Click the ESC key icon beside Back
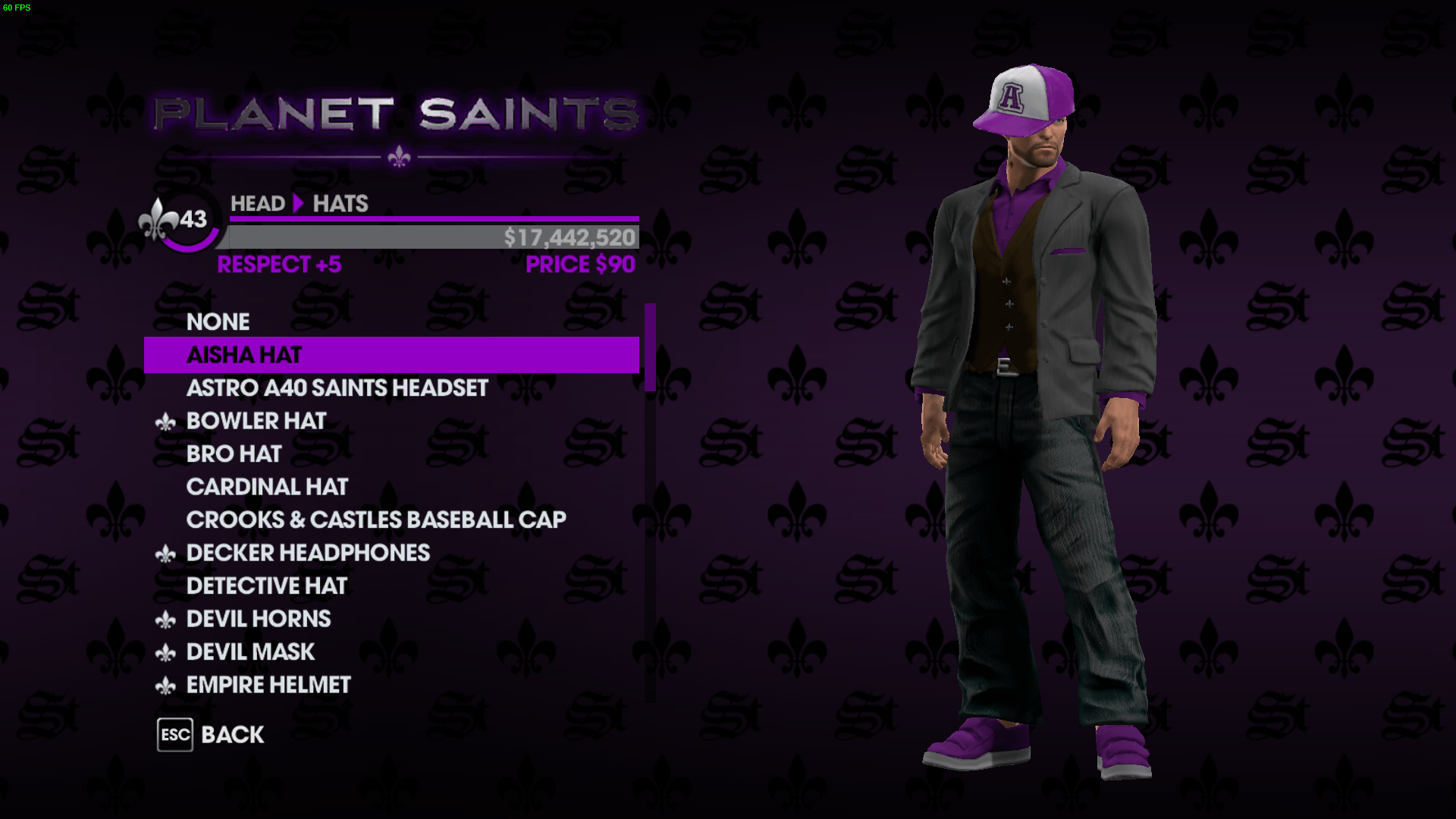This screenshot has height=819, width=1456. [175, 734]
